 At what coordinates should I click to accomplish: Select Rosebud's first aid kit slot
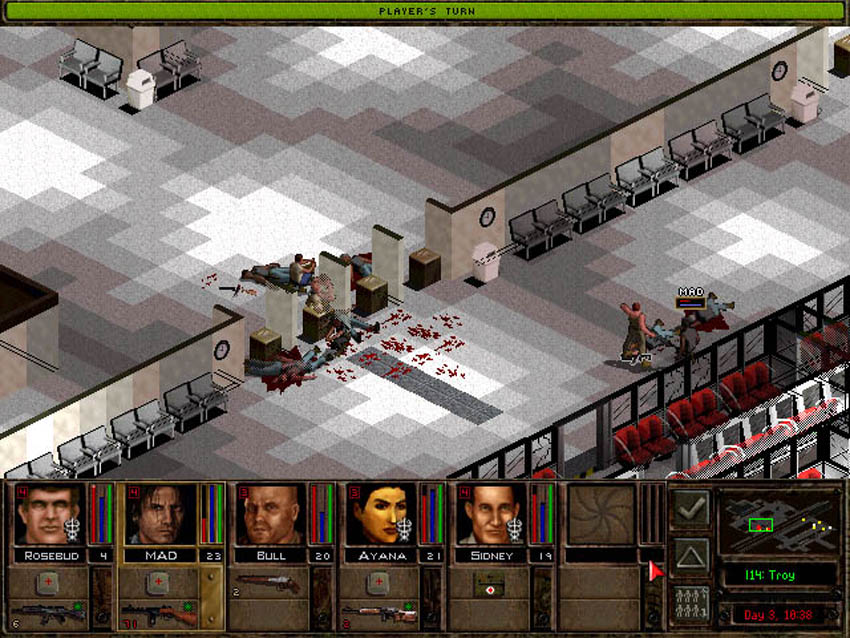[46, 582]
